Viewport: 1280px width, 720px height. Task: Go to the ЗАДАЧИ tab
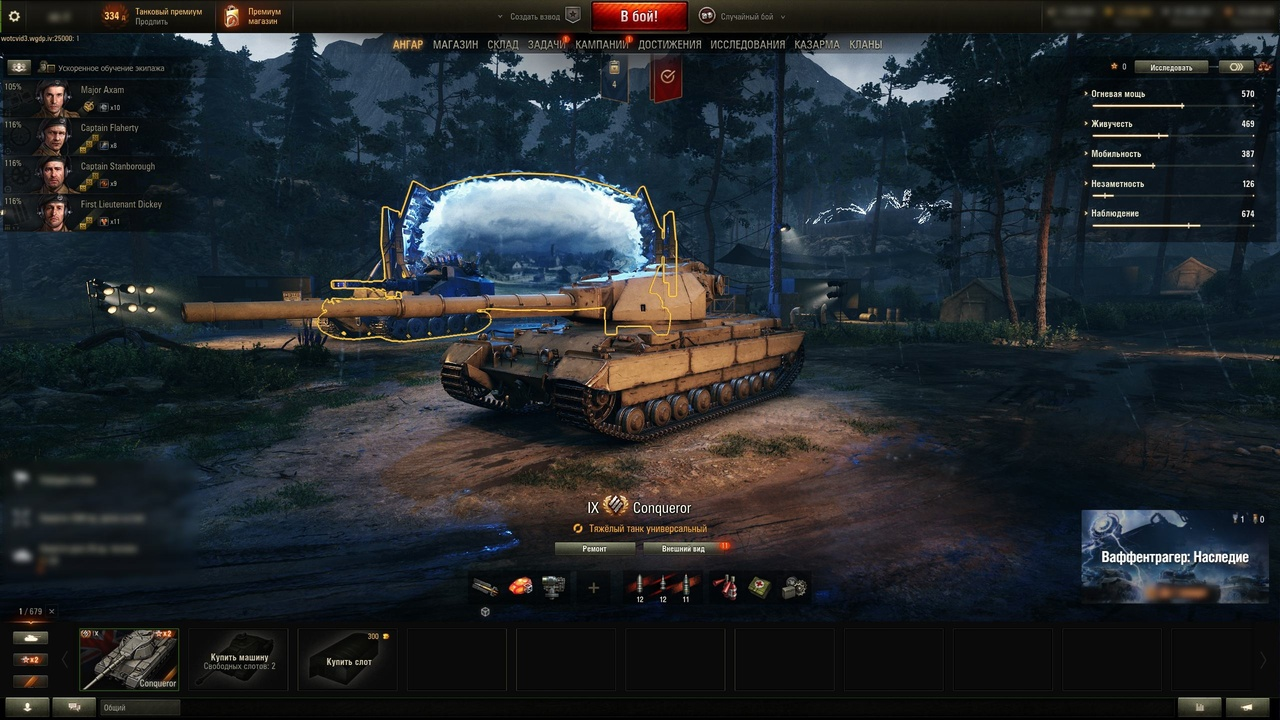pyautogui.click(x=547, y=45)
